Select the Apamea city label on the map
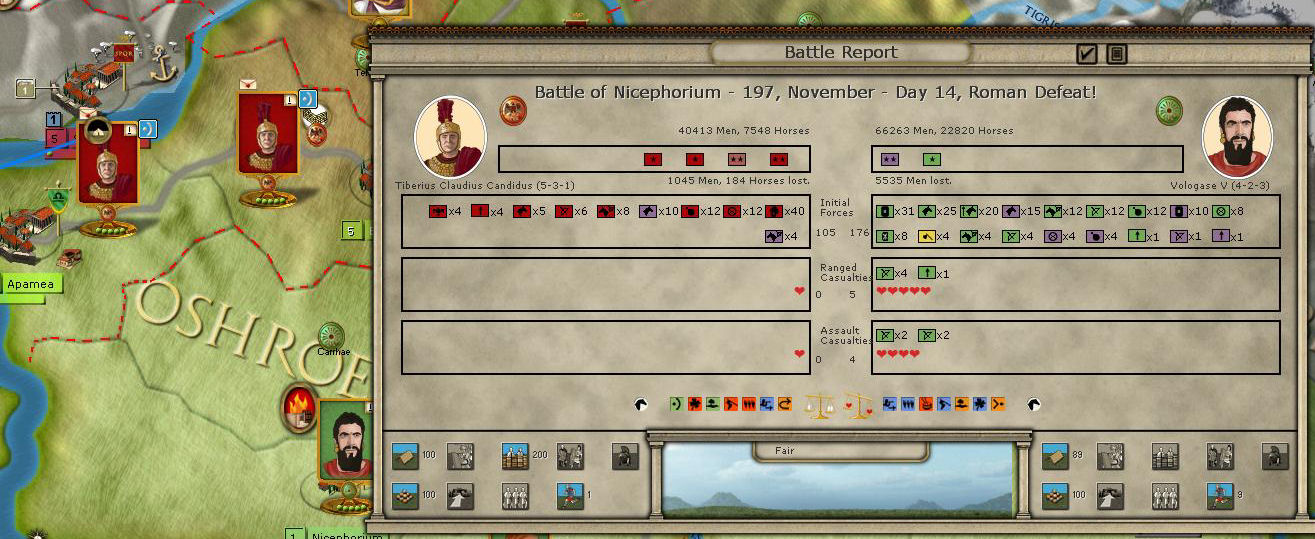Viewport: 1315px width, 539px height. [x=31, y=285]
